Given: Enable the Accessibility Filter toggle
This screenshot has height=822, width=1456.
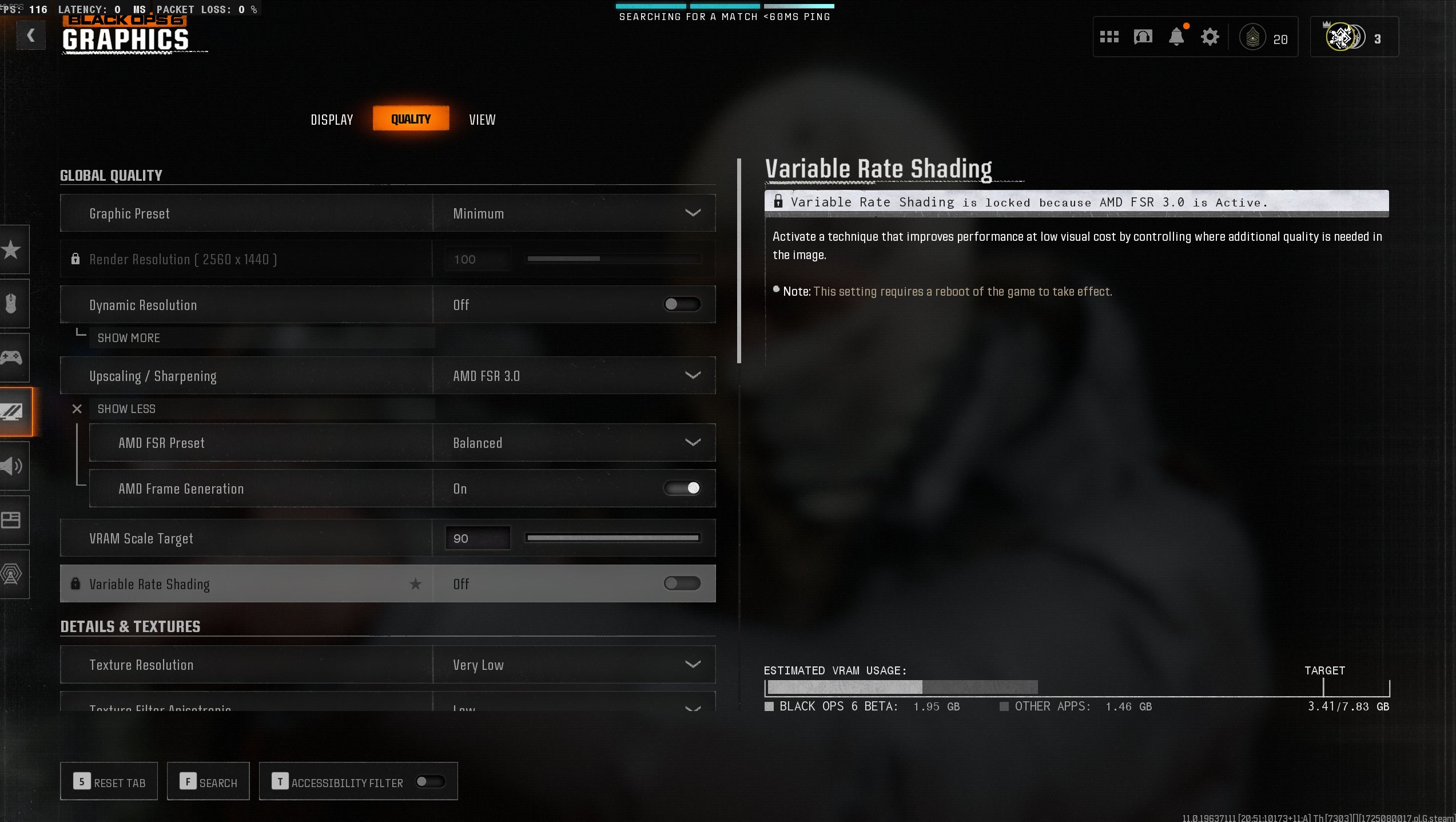Looking at the screenshot, I should point(432,781).
